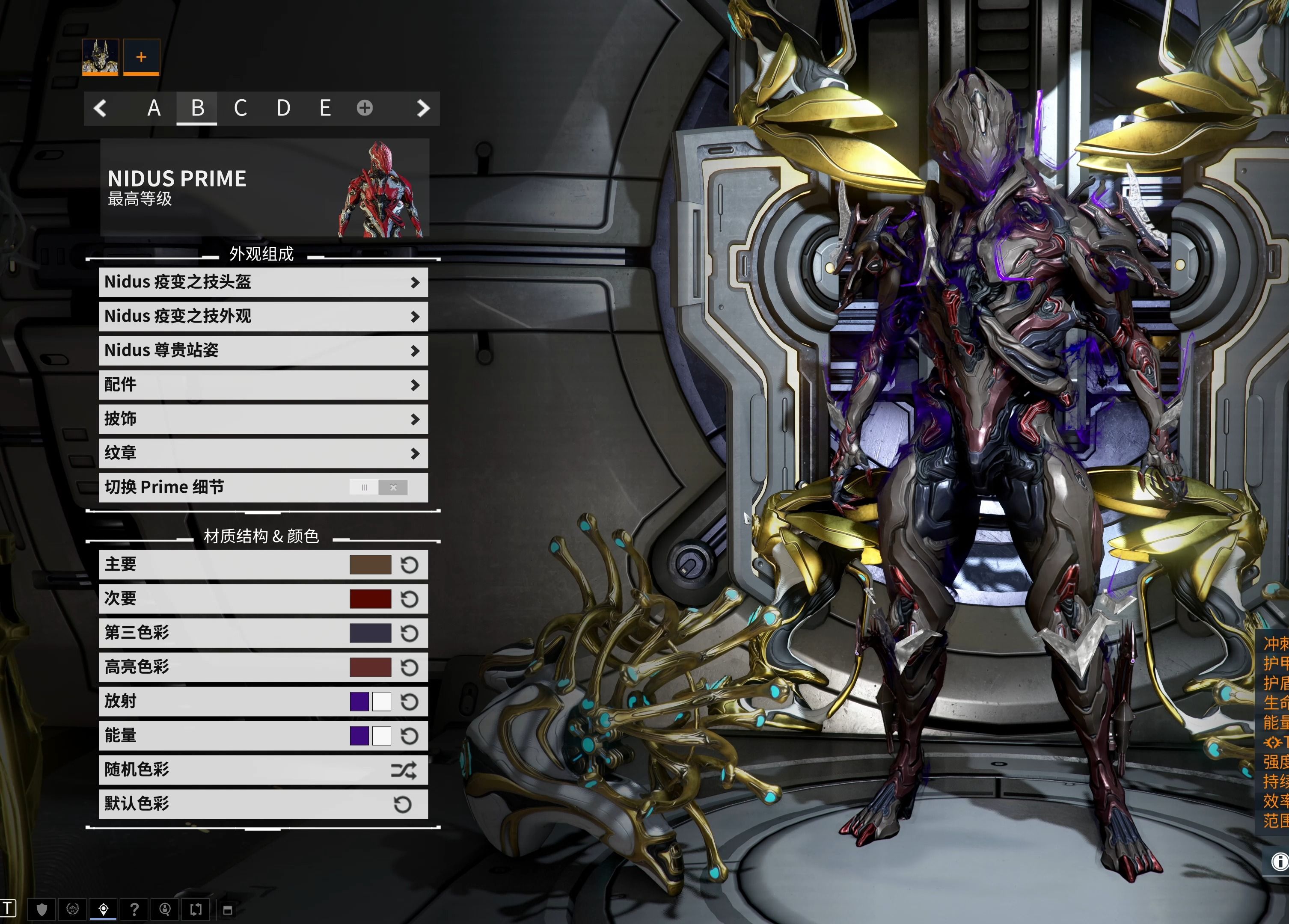Select appearance config C tab

(x=241, y=108)
